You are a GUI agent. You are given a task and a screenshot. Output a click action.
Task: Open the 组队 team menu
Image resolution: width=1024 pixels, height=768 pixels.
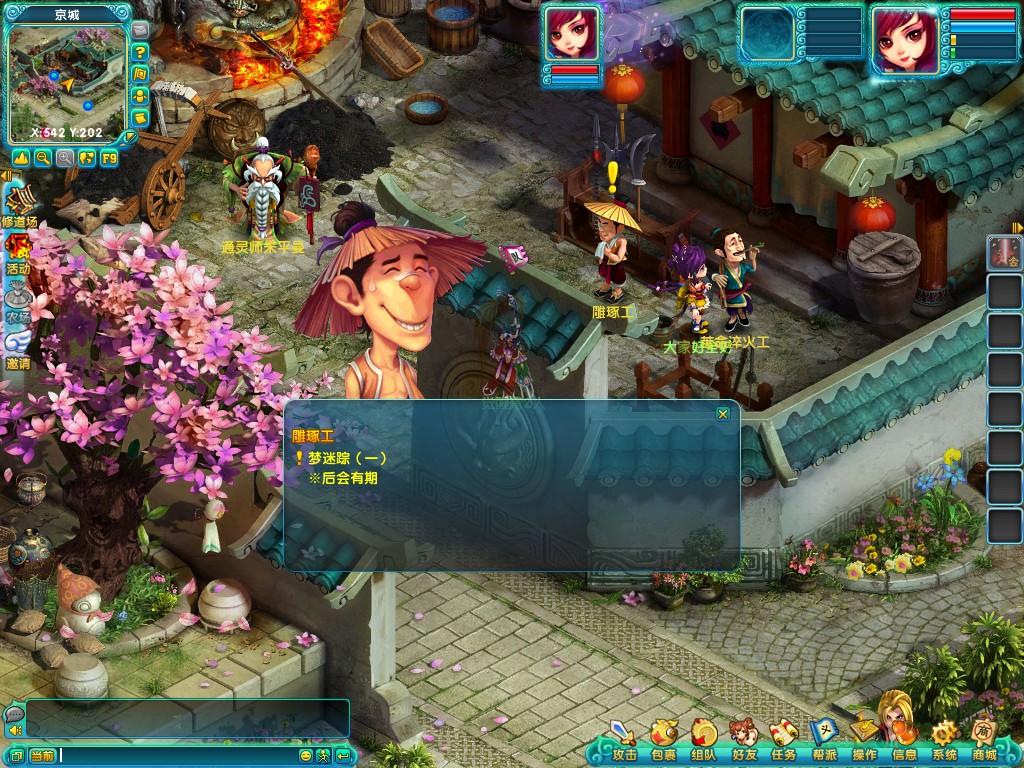pyautogui.click(x=704, y=739)
